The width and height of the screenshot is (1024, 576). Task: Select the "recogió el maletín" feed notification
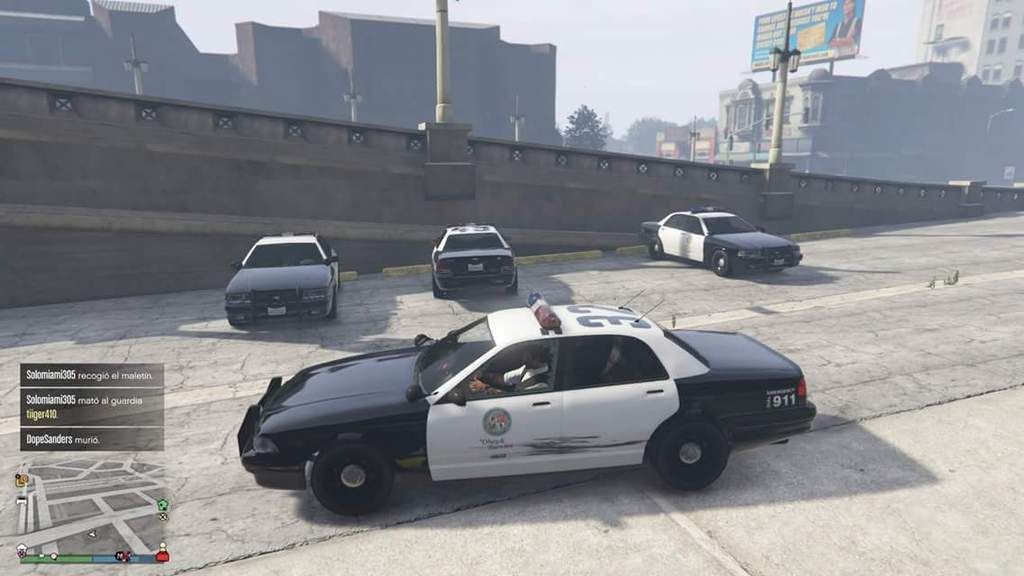(91, 375)
